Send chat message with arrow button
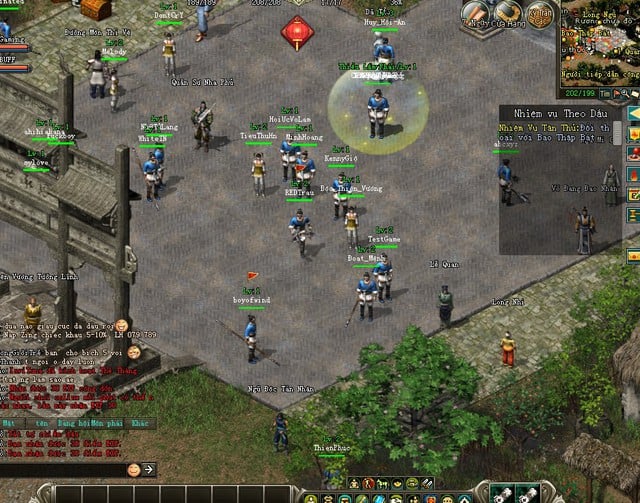Image resolution: width=640 pixels, height=503 pixels. (148, 469)
